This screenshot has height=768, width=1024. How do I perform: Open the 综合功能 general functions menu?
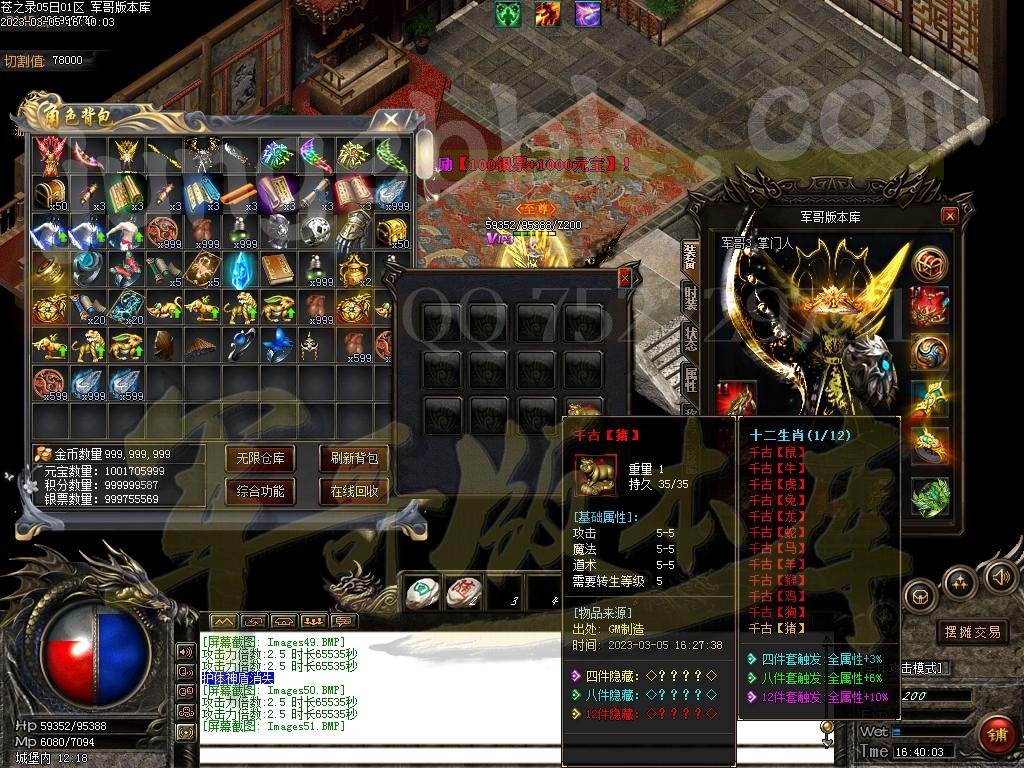point(260,491)
